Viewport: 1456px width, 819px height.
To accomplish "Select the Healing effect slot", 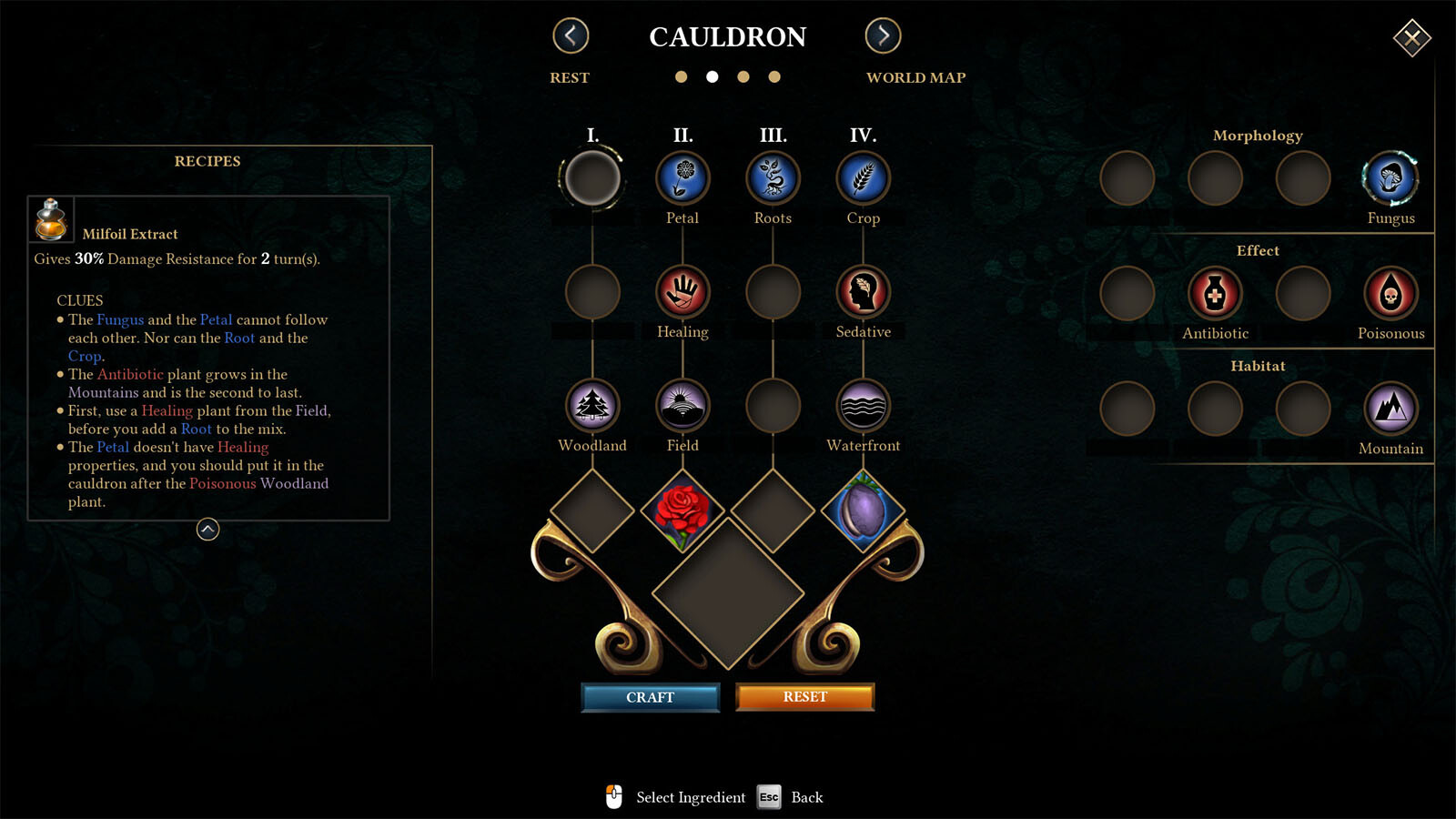I will [682, 292].
